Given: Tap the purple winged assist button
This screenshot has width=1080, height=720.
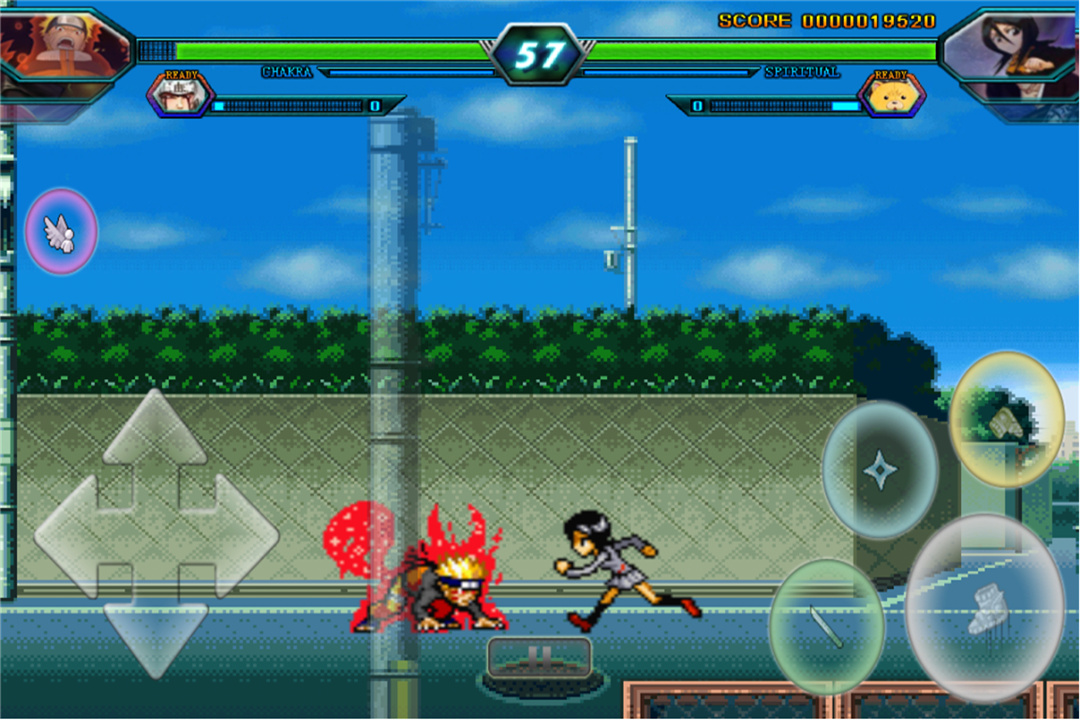Looking at the screenshot, I should pyautogui.click(x=61, y=231).
